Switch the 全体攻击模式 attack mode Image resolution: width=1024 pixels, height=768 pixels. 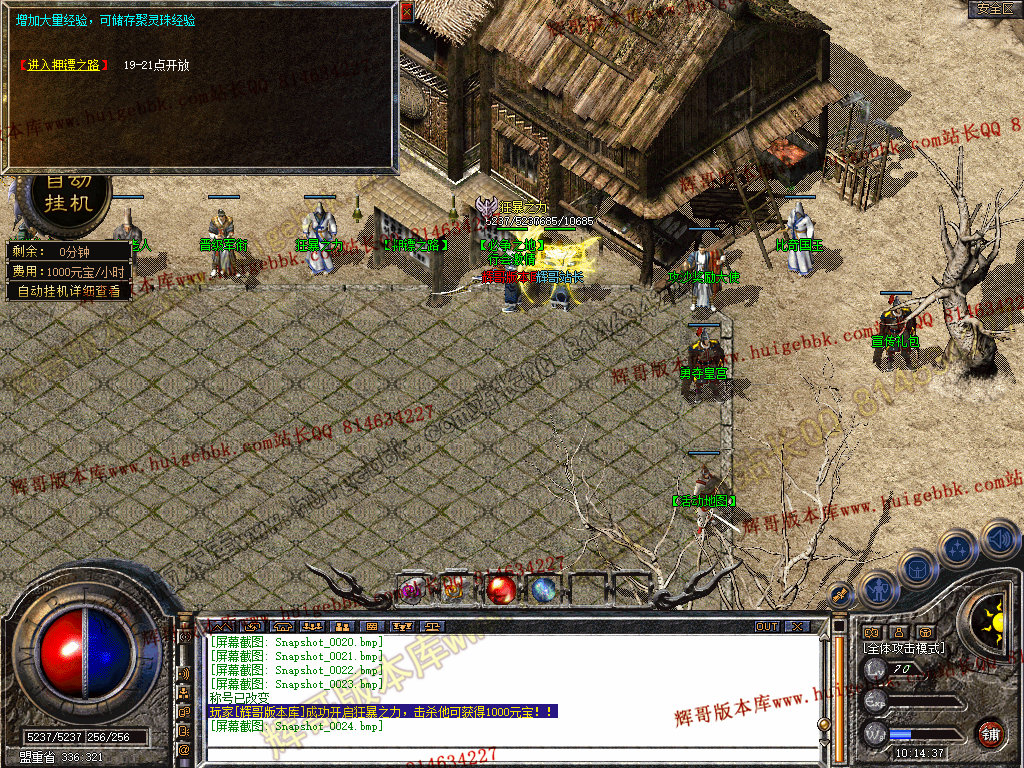click(x=904, y=648)
